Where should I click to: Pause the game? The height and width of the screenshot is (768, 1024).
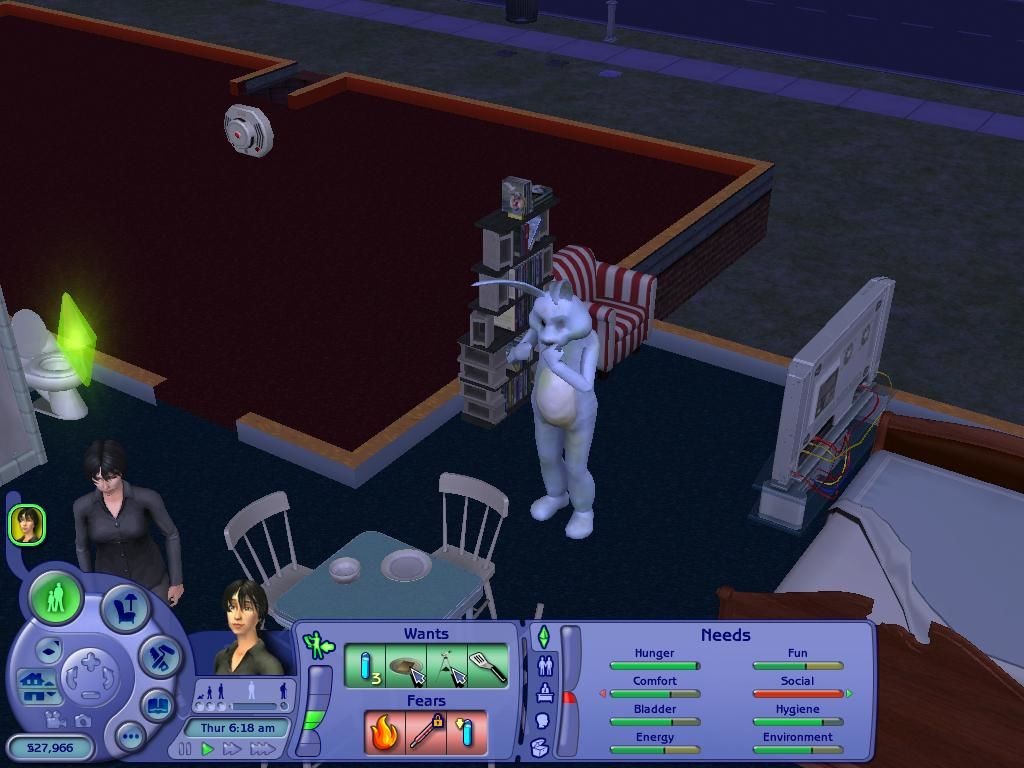(x=185, y=749)
